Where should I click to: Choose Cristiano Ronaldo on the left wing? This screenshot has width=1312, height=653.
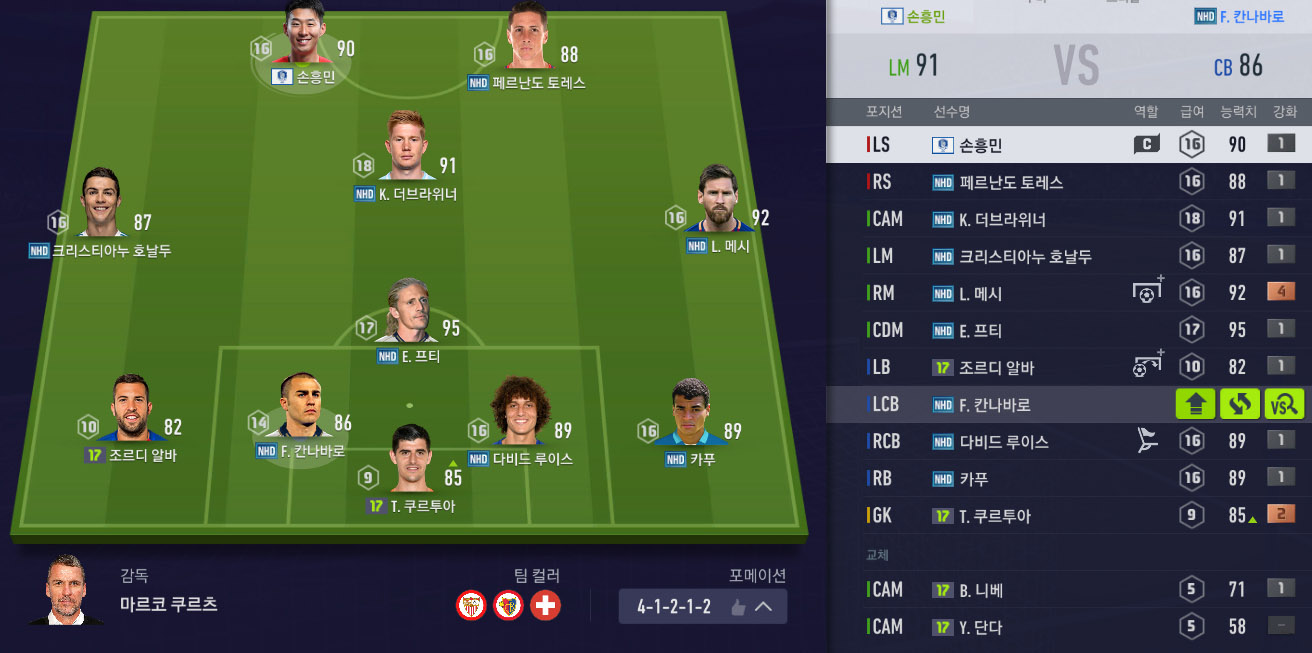pos(101,207)
